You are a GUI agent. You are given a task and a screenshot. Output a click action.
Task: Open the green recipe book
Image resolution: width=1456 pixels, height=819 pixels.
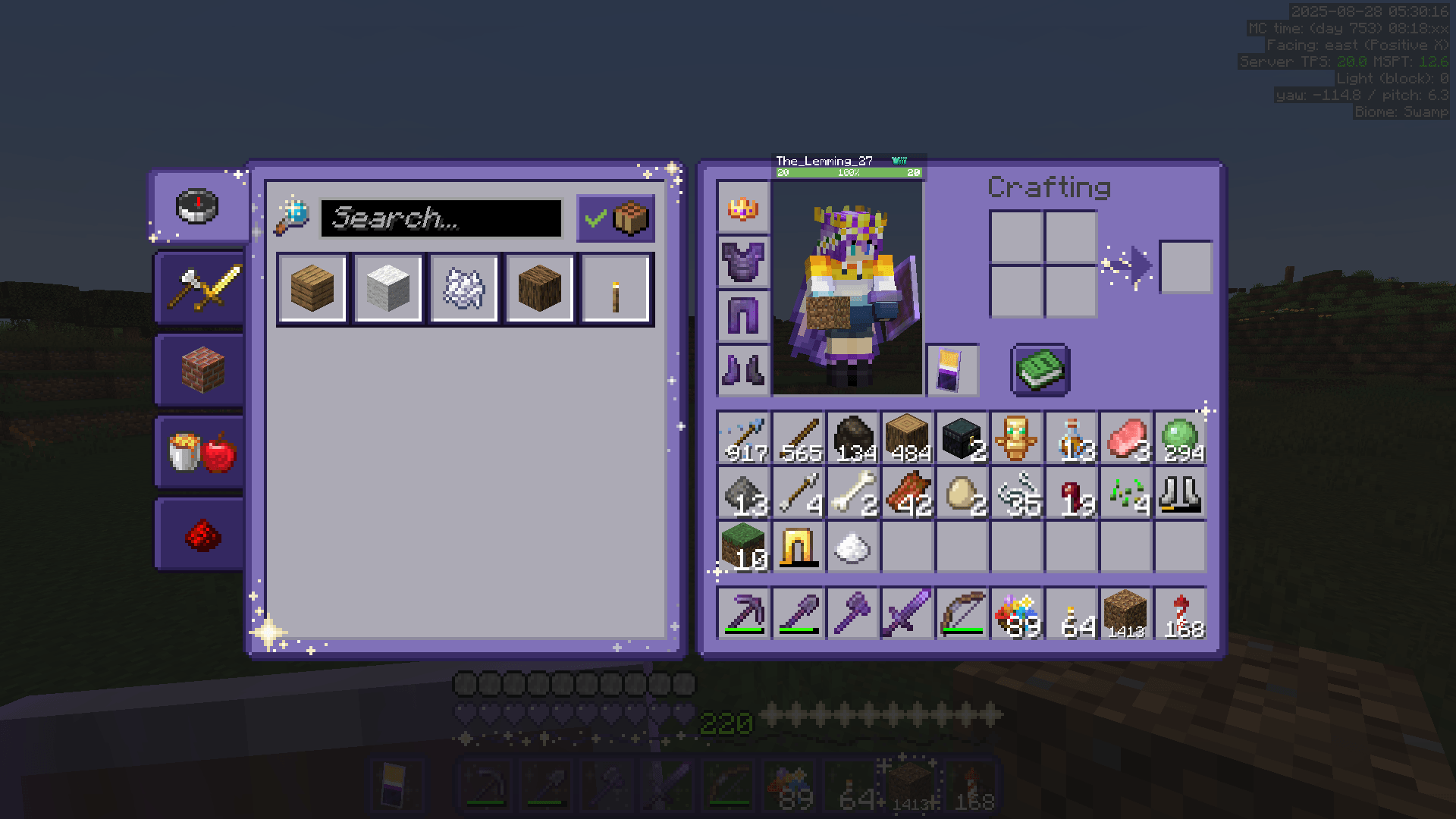(x=1040, y=371)
